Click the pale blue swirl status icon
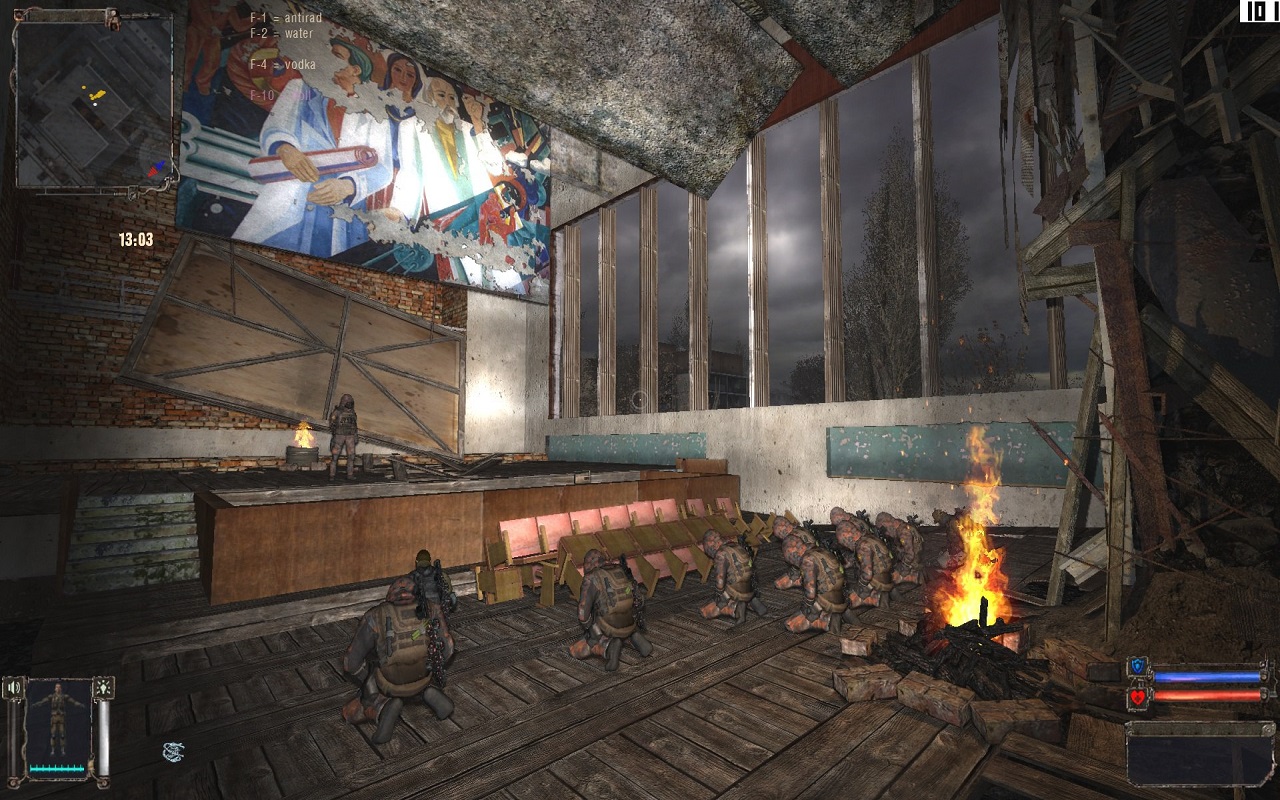The height and width of the screenshot is (800, 1280). tap(173, 751)
